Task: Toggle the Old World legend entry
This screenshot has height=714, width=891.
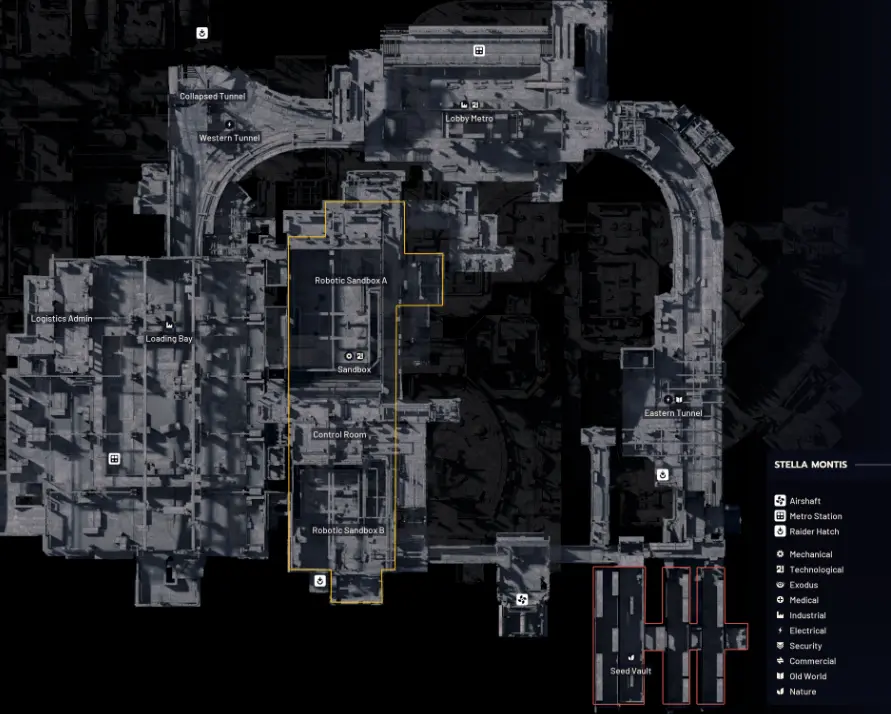Action: 807,676
